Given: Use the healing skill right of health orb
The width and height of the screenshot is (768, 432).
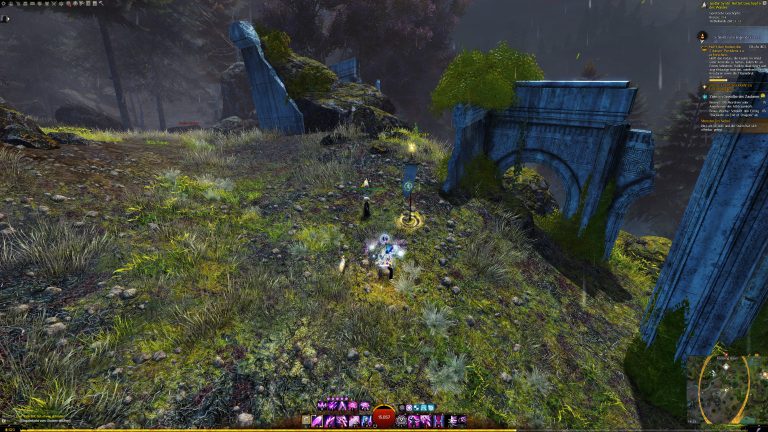Looking at the screenshot, I should (402, 421).
